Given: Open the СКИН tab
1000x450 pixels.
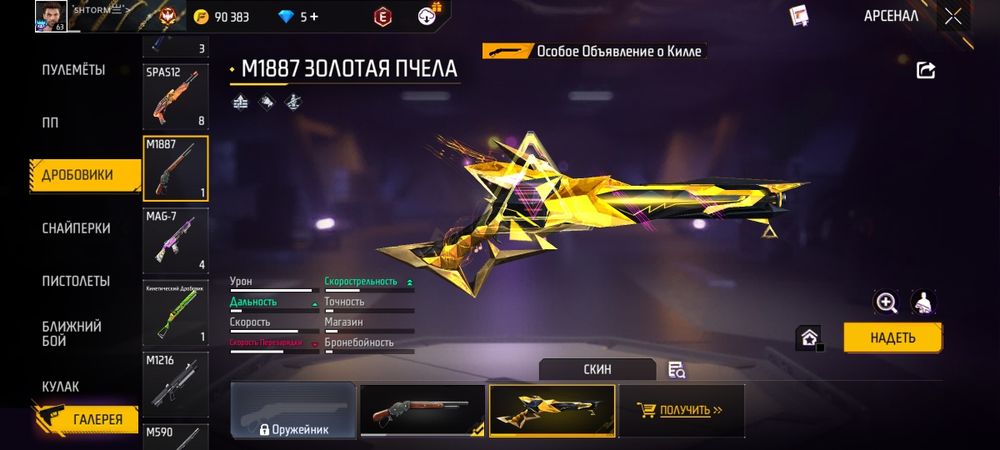Looking at the screenshot, I should 598,369.
